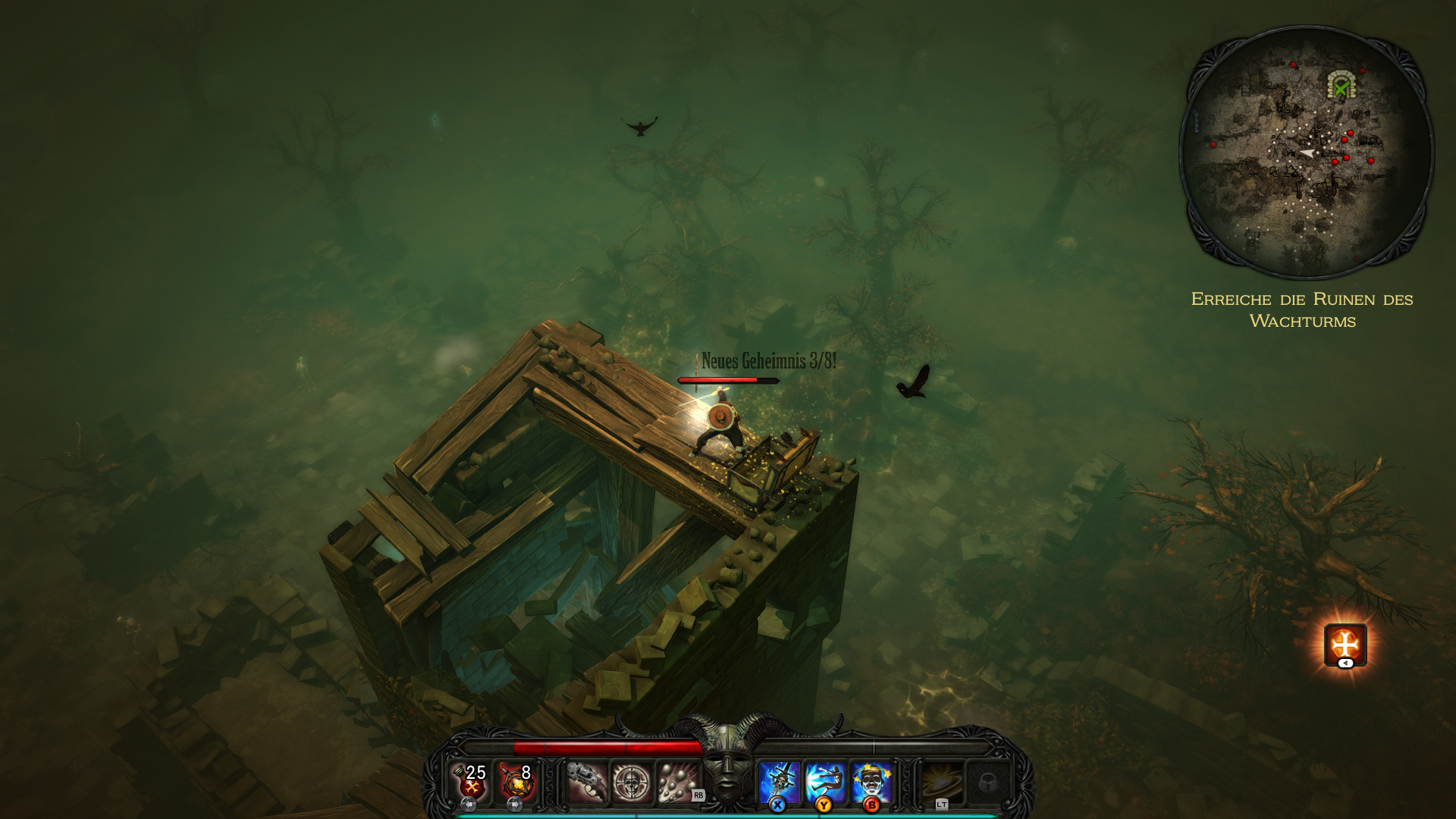Select the revolver weapon slot
The width and height of the screenshot is (1456, 819).
pyautogui.click(x=588, y=780)
